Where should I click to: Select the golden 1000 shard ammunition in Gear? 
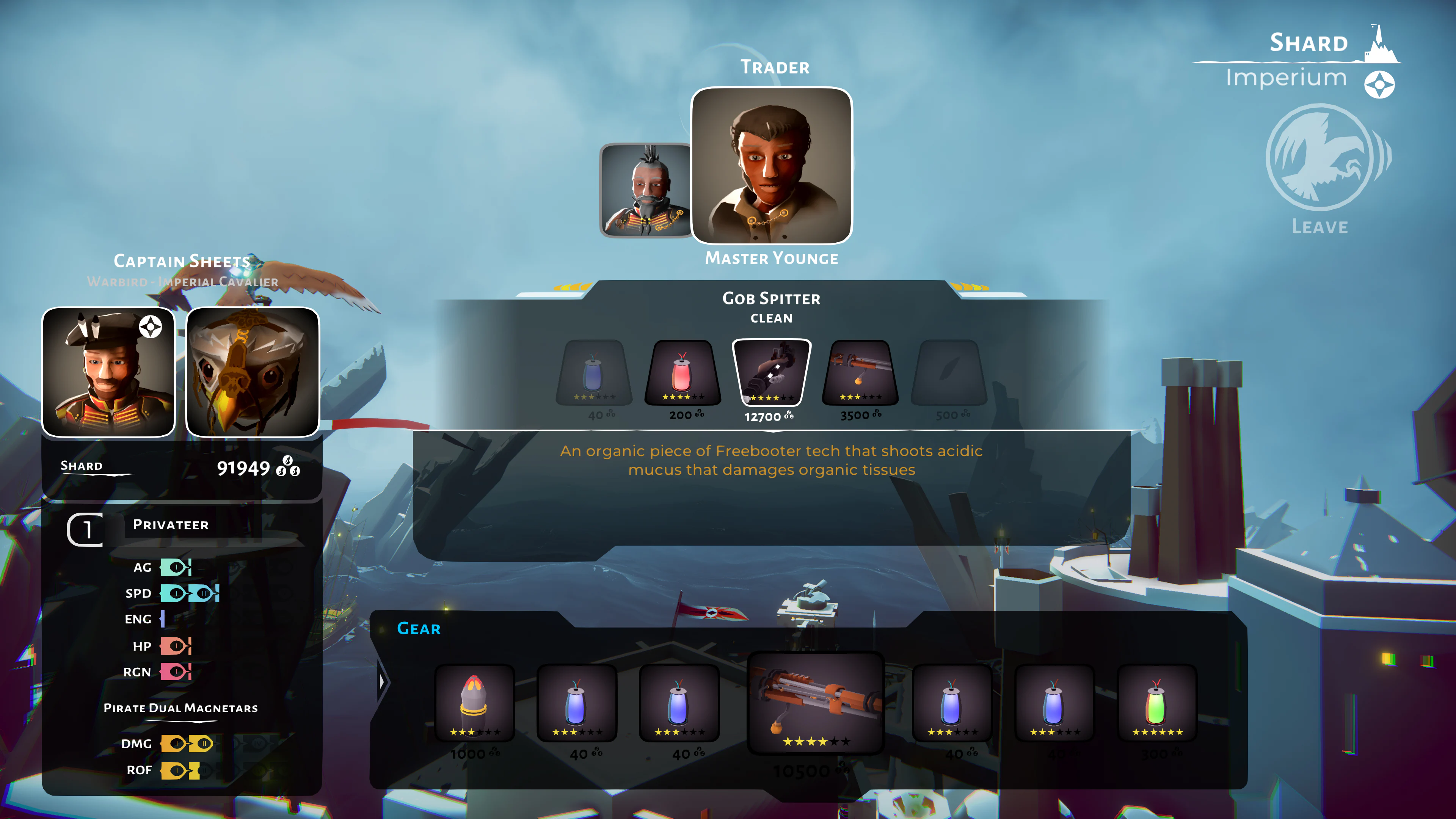[474, 704]
